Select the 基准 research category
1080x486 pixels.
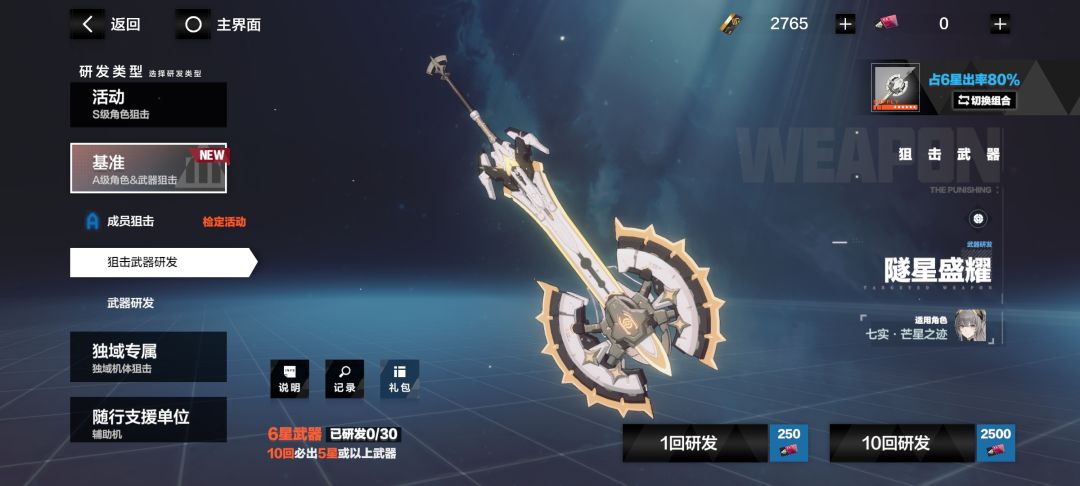click(x=148, y=168)
